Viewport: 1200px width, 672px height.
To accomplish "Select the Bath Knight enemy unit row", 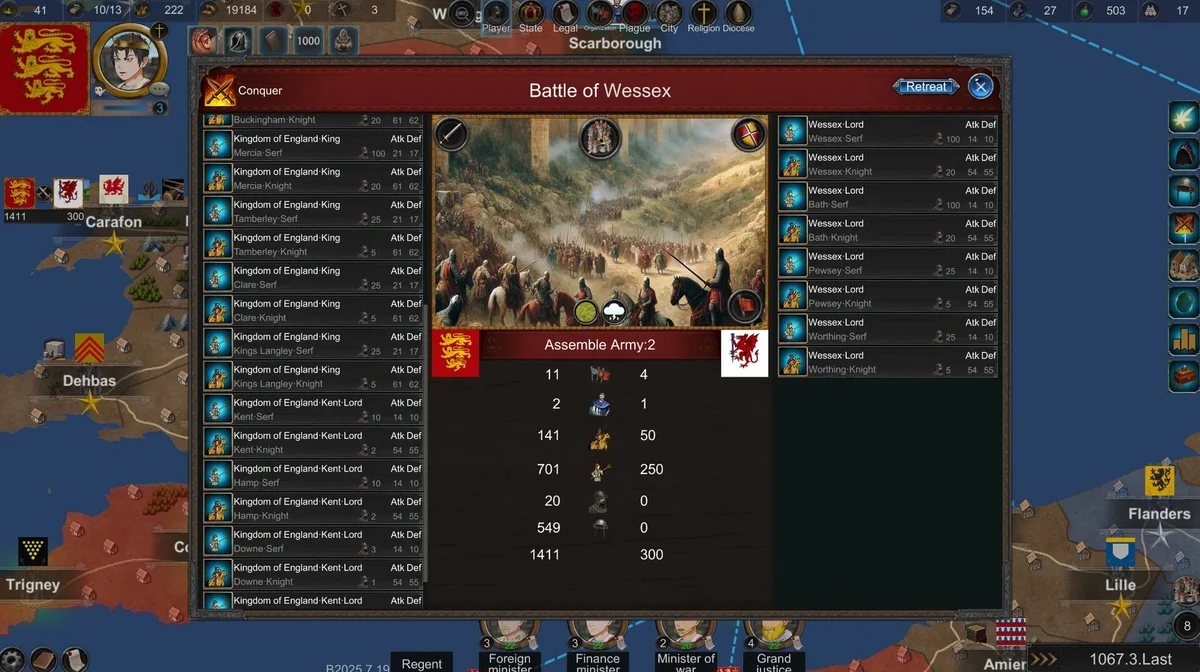I will 887,230.
